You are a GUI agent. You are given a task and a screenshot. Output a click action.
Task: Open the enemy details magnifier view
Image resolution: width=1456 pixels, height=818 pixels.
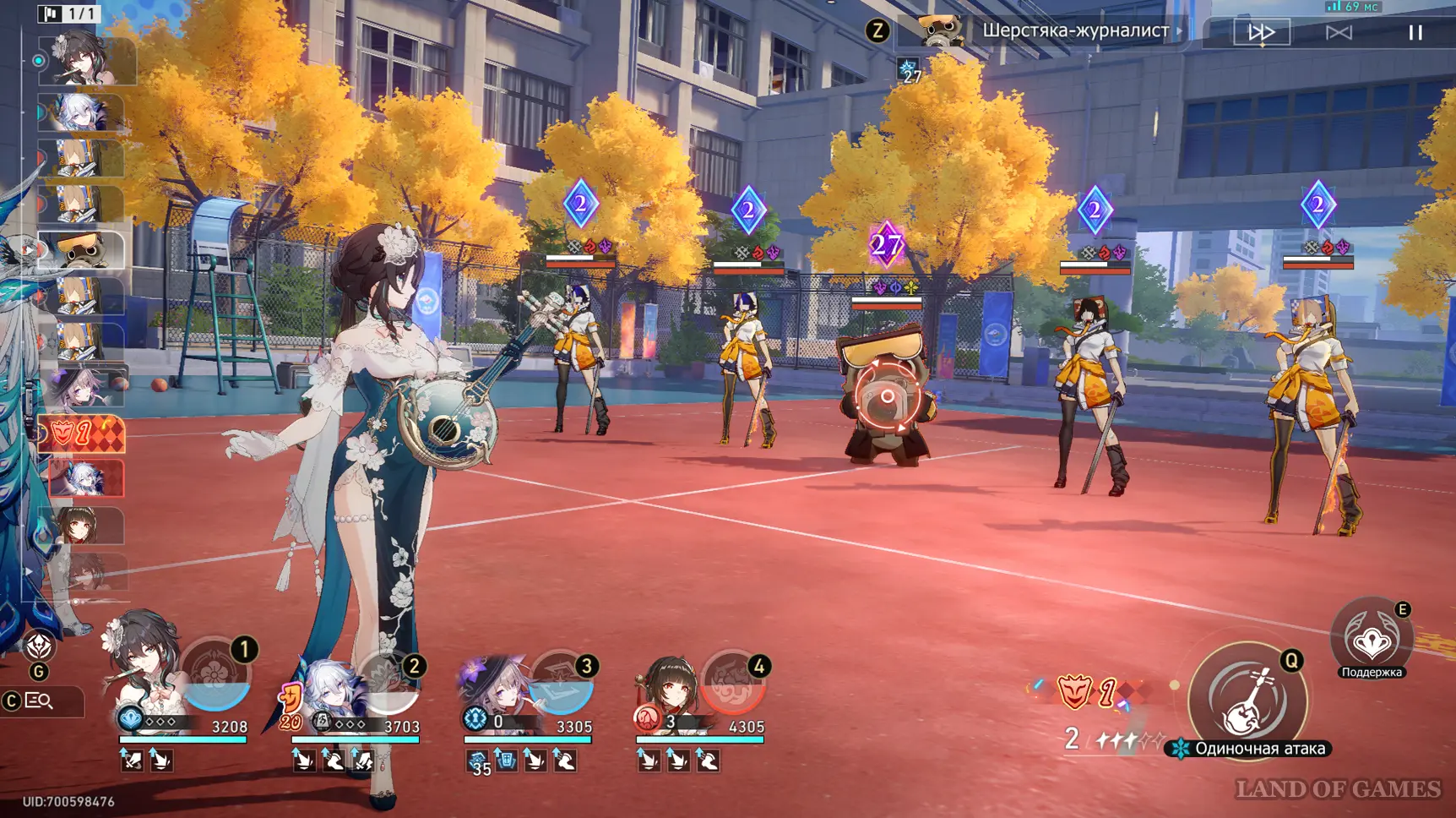pos(40,701)
